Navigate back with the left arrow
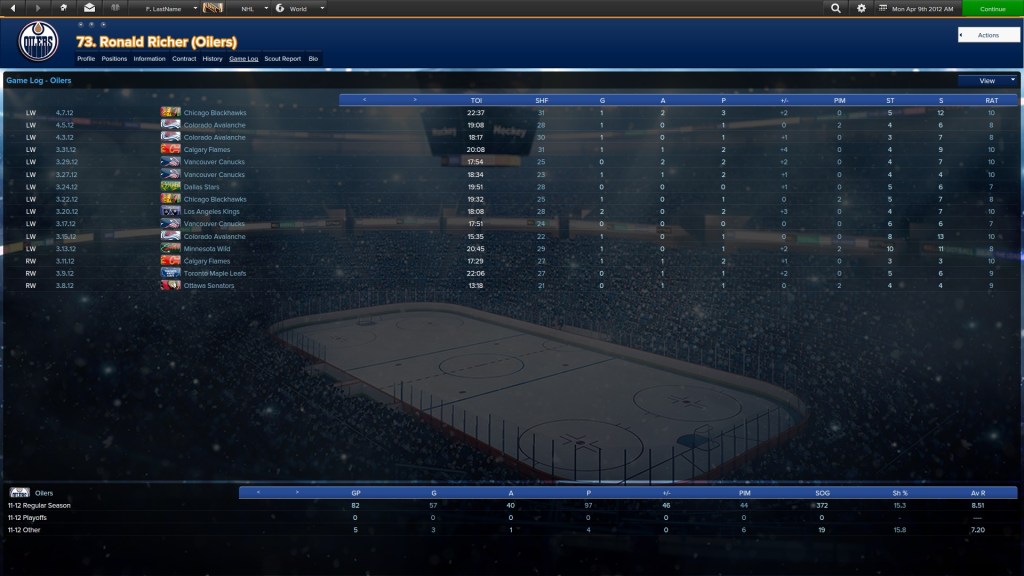Viewport: 1024px width, 576px height. point(13,8)
